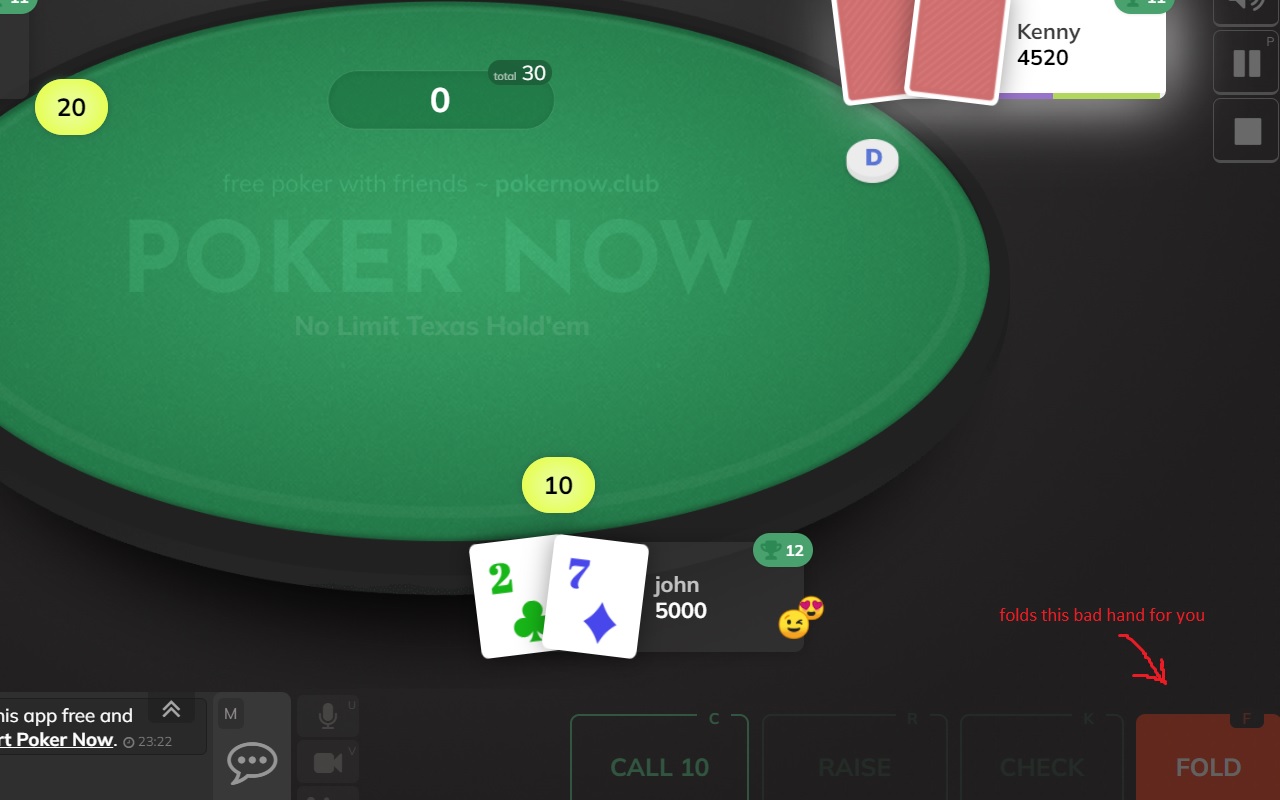Toggle the video feed labeled with V shortcut
Screen dimensions: 1280x800
328,762
